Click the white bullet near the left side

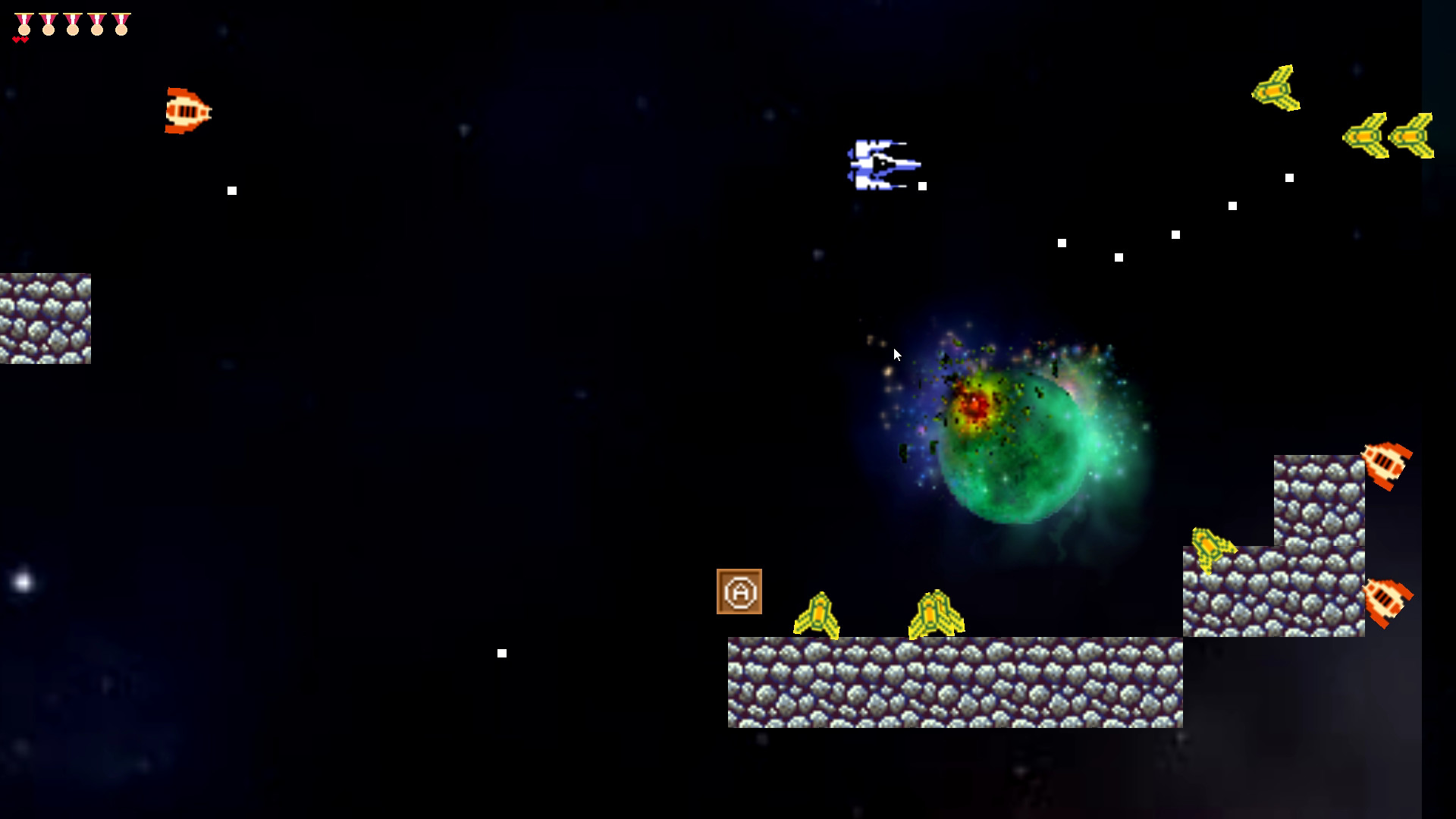pos(232,190)
